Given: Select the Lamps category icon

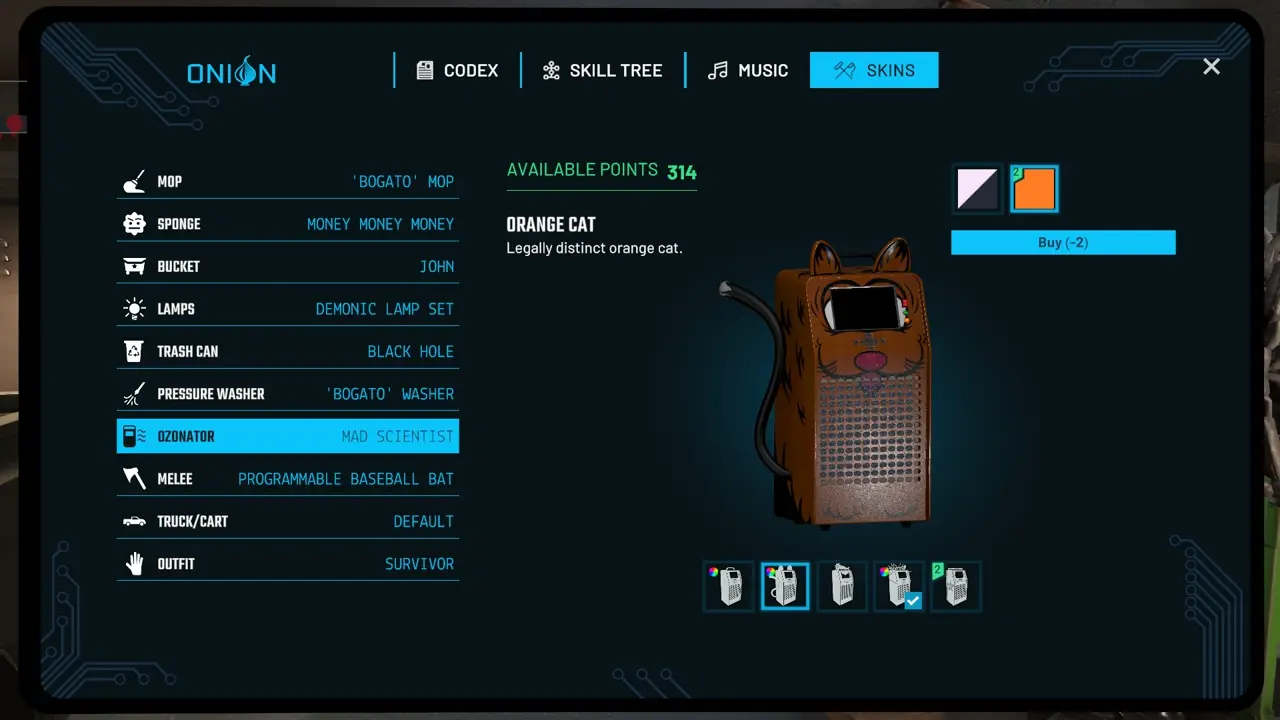Looking at the screenshot, I should 134,308.
